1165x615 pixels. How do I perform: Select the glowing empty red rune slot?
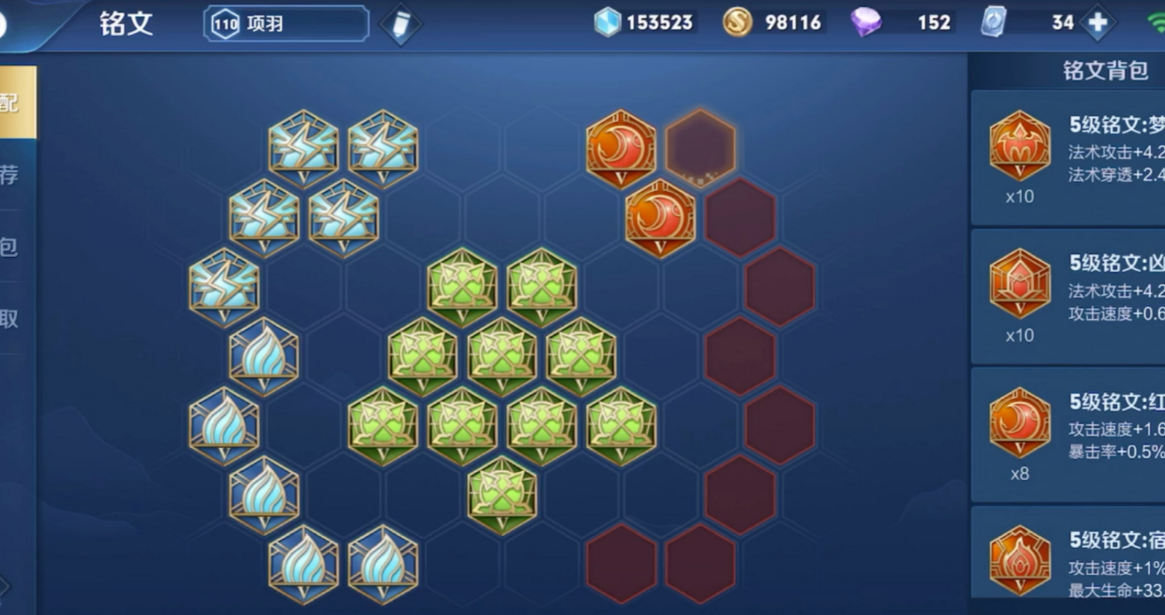pyautogui.click(x=700, y=148)
